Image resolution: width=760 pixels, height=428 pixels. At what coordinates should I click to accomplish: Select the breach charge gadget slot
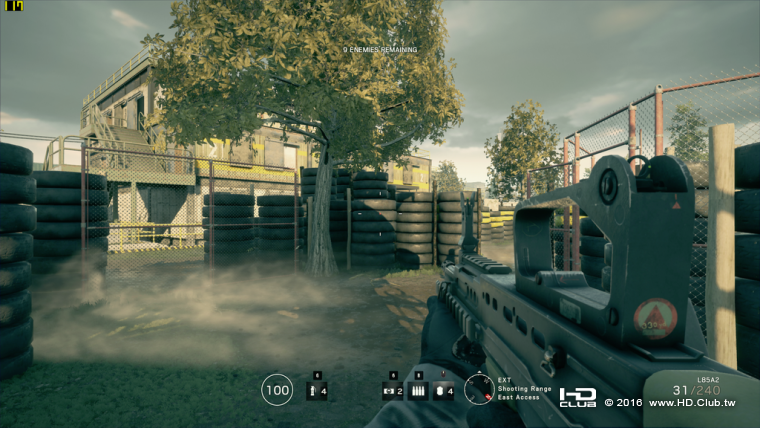tap(390, 391)
